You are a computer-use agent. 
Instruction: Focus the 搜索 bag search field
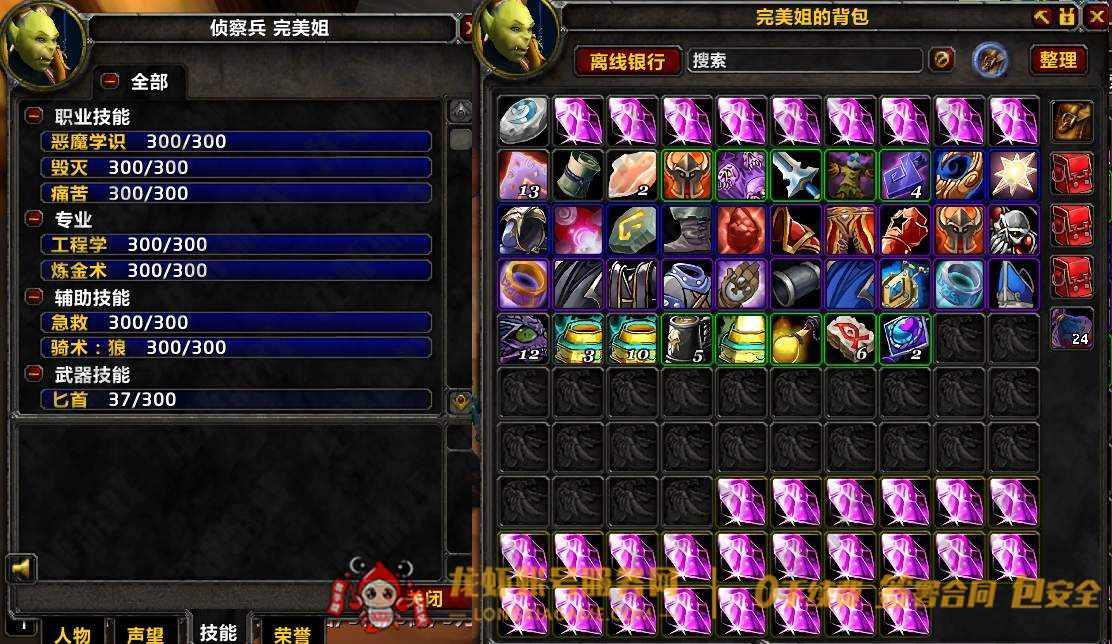[x=805, y=60]
